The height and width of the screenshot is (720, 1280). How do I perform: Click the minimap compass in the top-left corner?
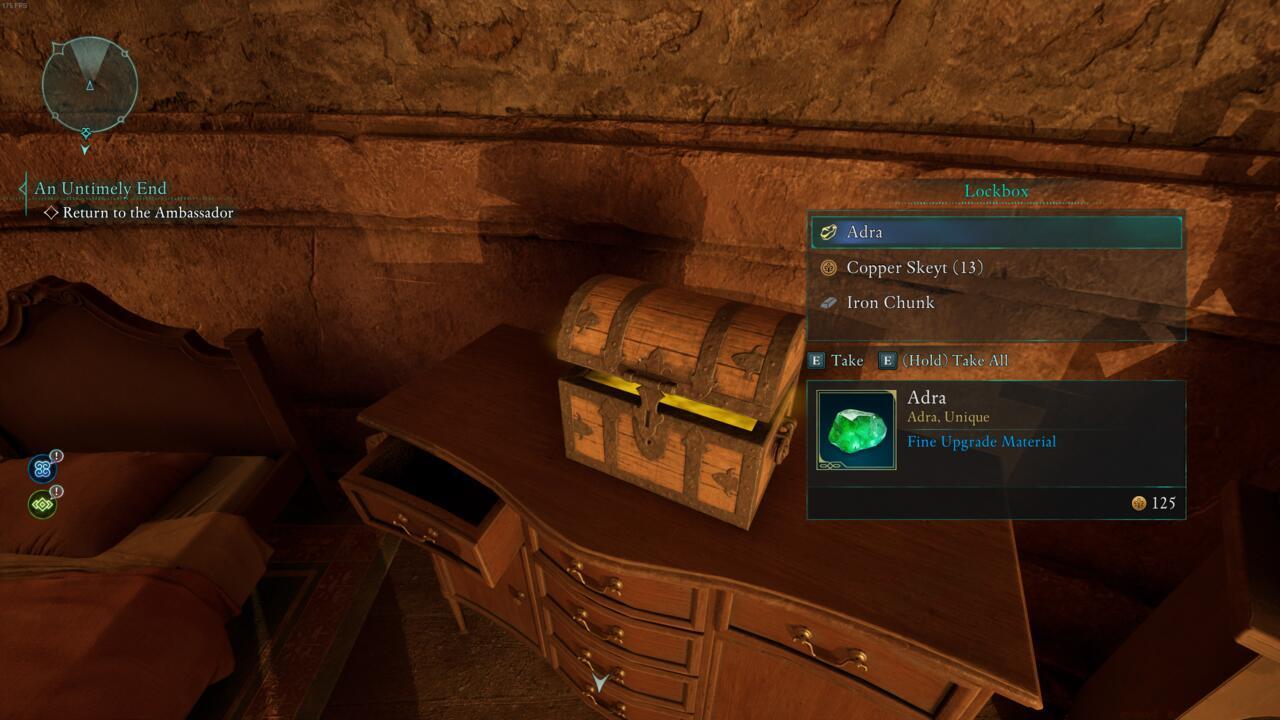click(x=88, y=84)
